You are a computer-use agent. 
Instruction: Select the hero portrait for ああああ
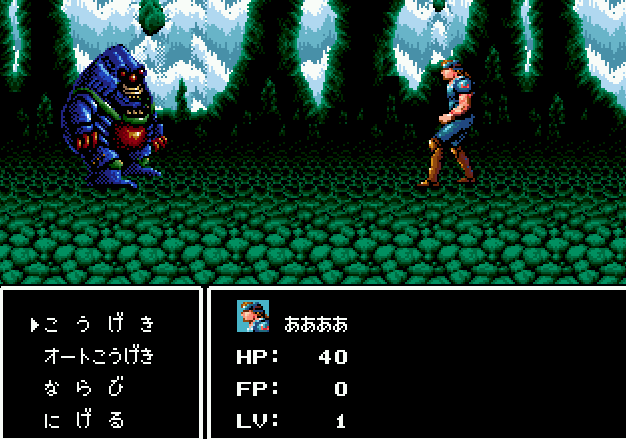click(253, 316)
